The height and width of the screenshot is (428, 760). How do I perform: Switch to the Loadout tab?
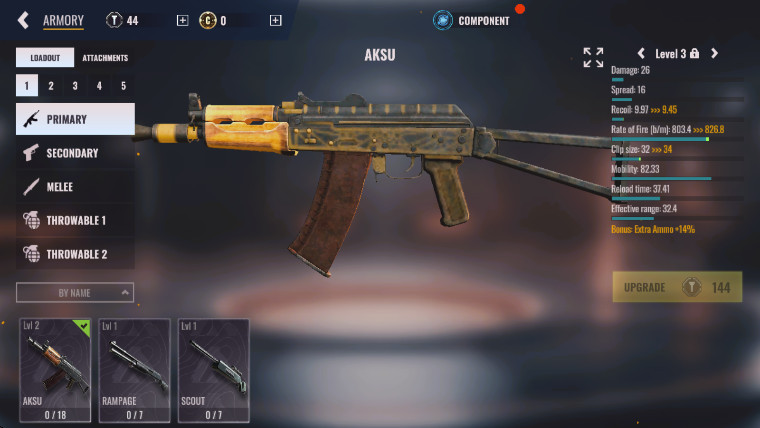pyautogui.click(x=45, y=58)
